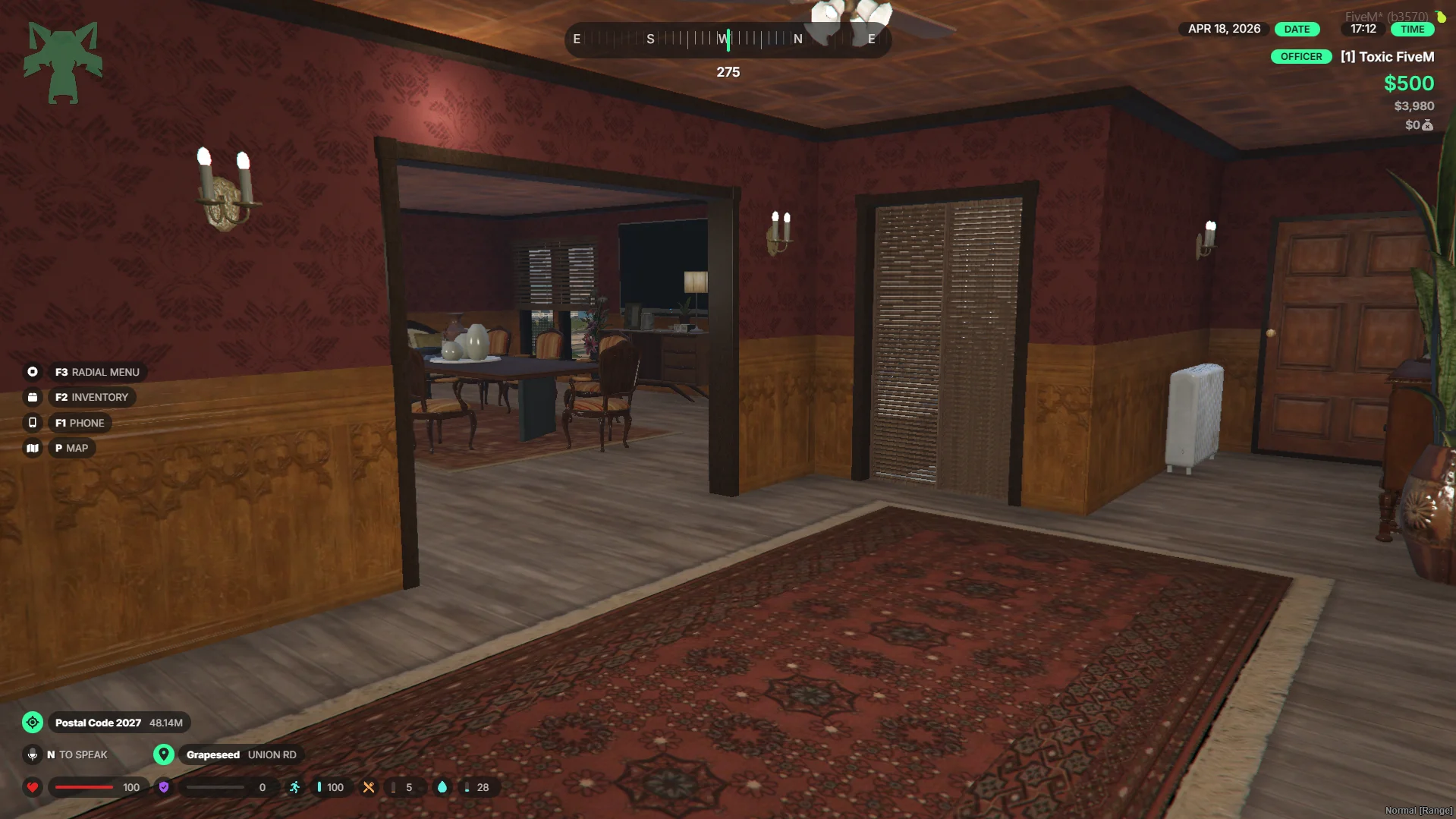
Task: Open the radial menu icon
Action: 33,372
